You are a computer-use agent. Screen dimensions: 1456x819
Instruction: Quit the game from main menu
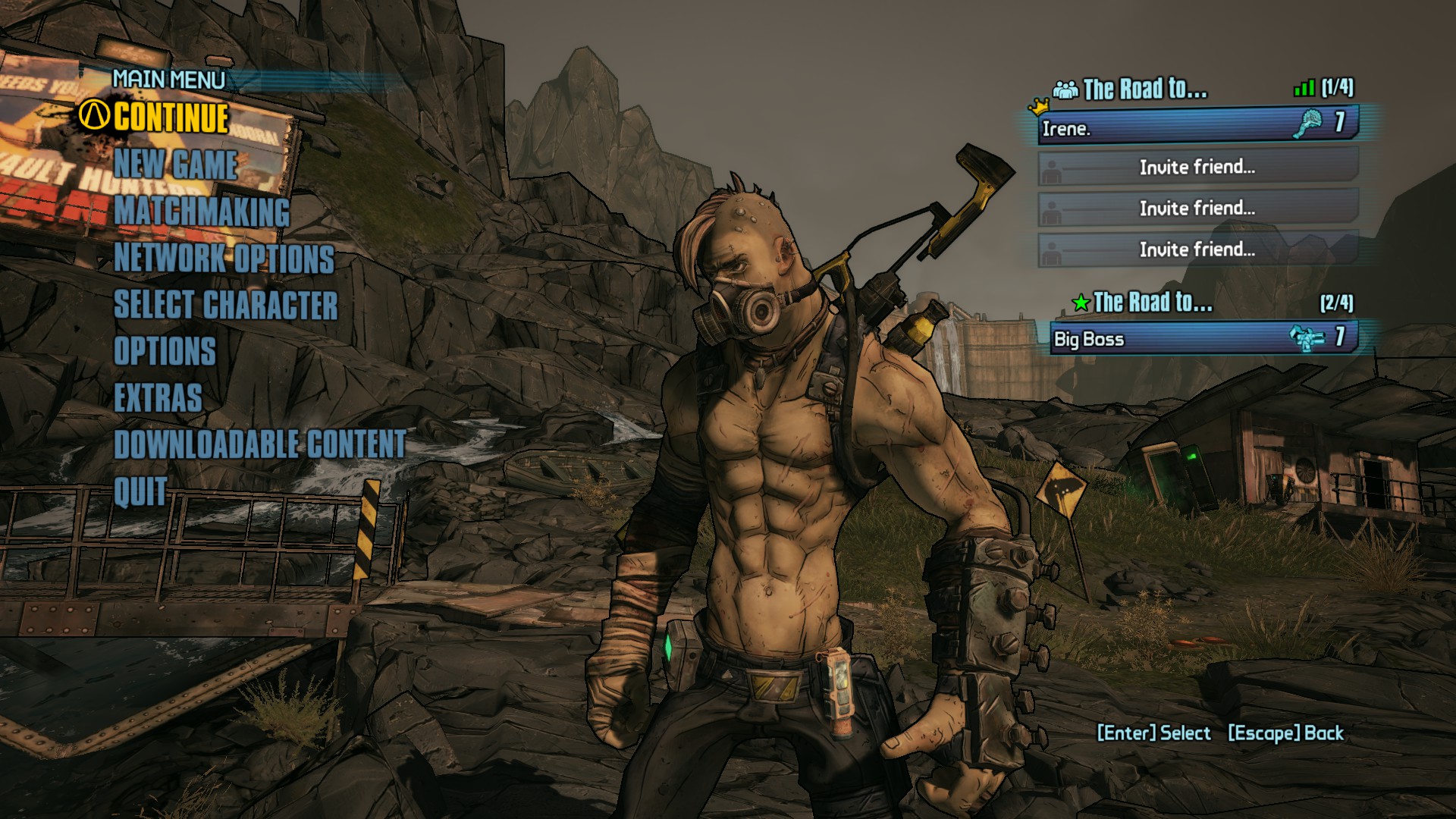140,491
